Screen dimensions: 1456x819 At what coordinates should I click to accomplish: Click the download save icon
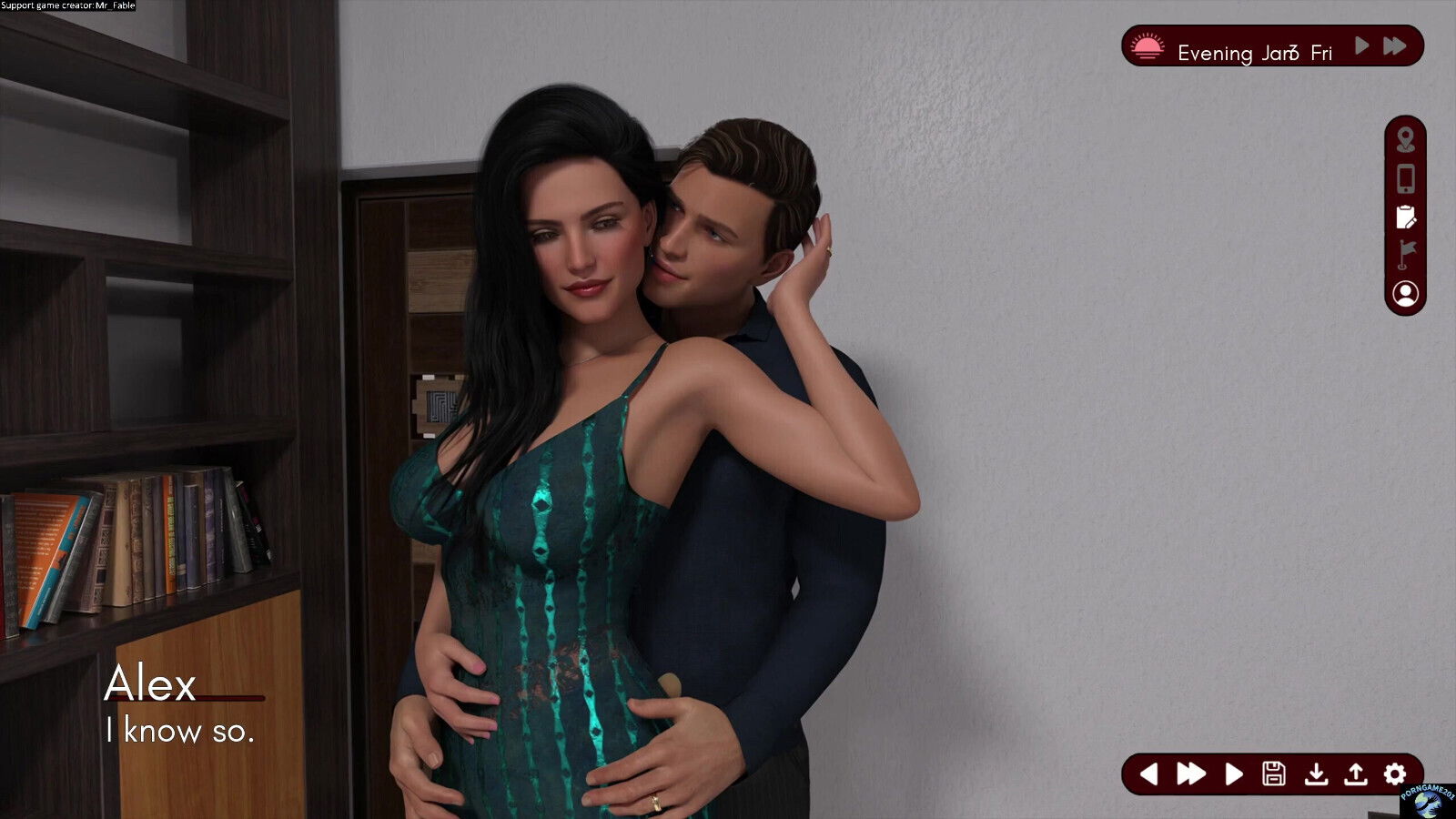pos(1318,773)
